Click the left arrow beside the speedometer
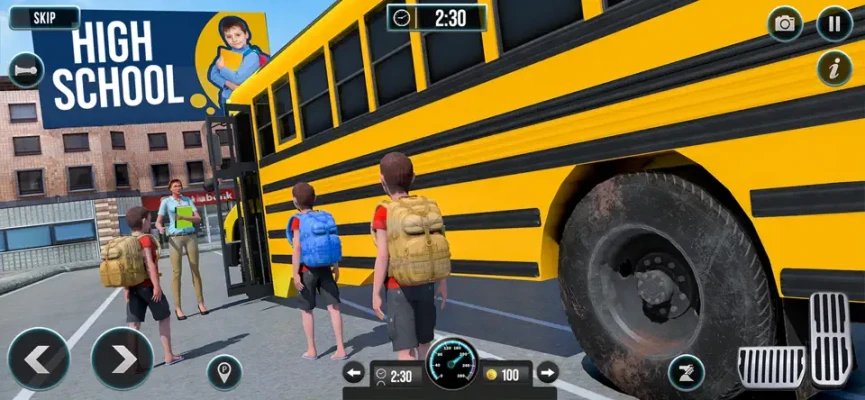This screenshot has width=865, height=400. [354, 373]
